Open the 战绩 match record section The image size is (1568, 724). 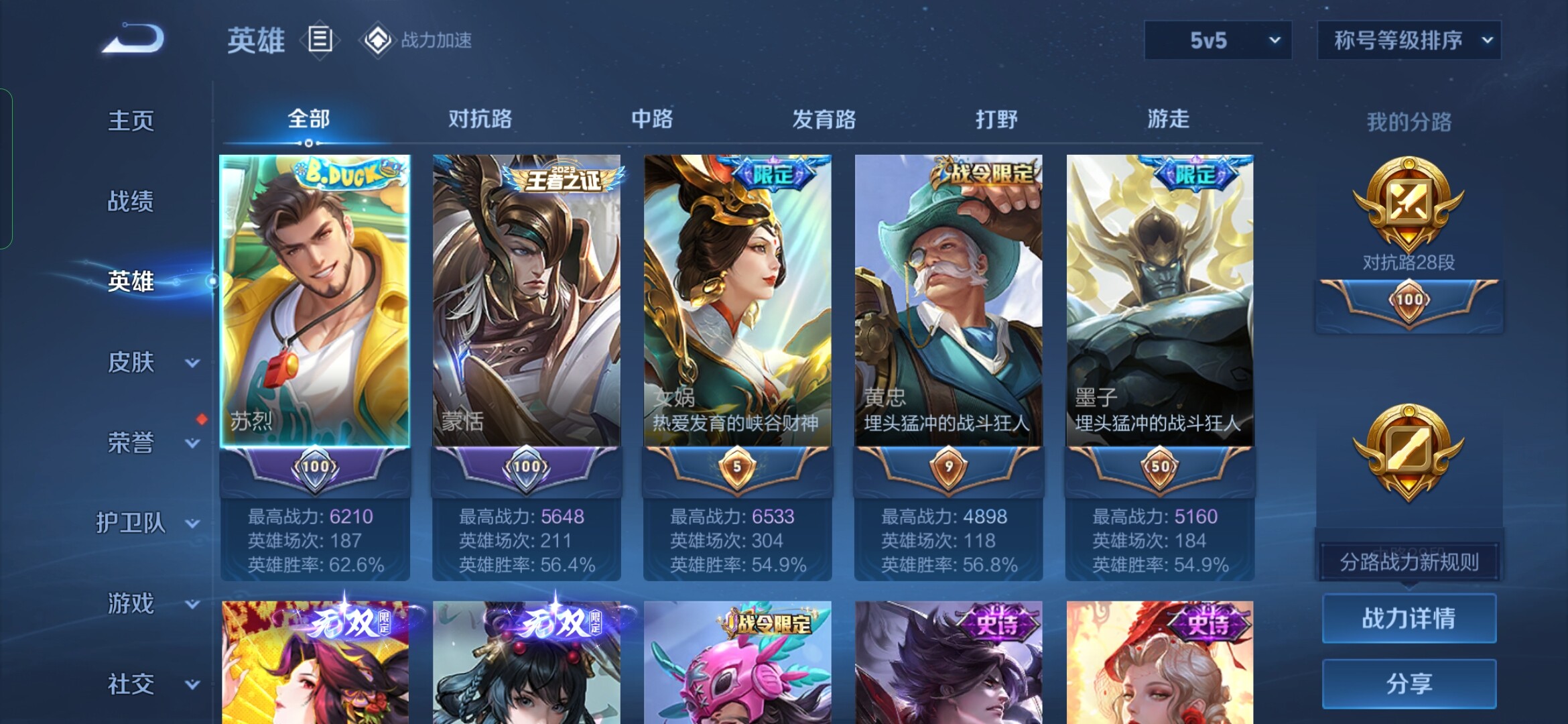click(x=131, y=201)
